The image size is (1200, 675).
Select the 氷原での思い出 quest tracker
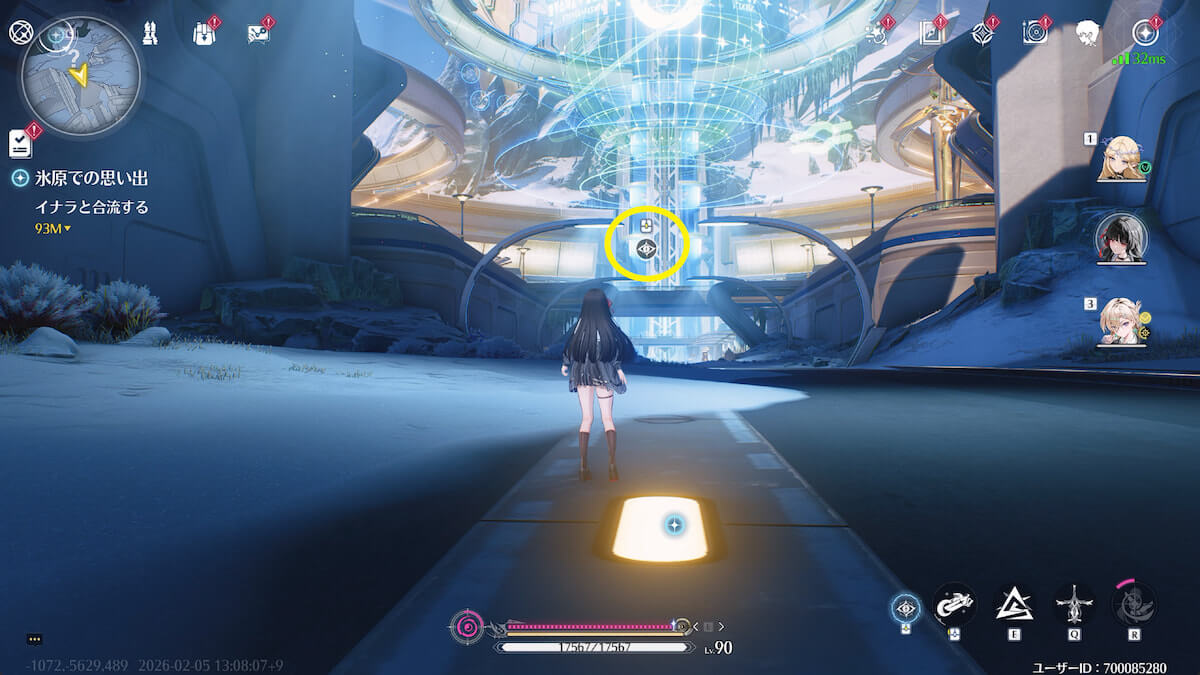click(82, 178)
